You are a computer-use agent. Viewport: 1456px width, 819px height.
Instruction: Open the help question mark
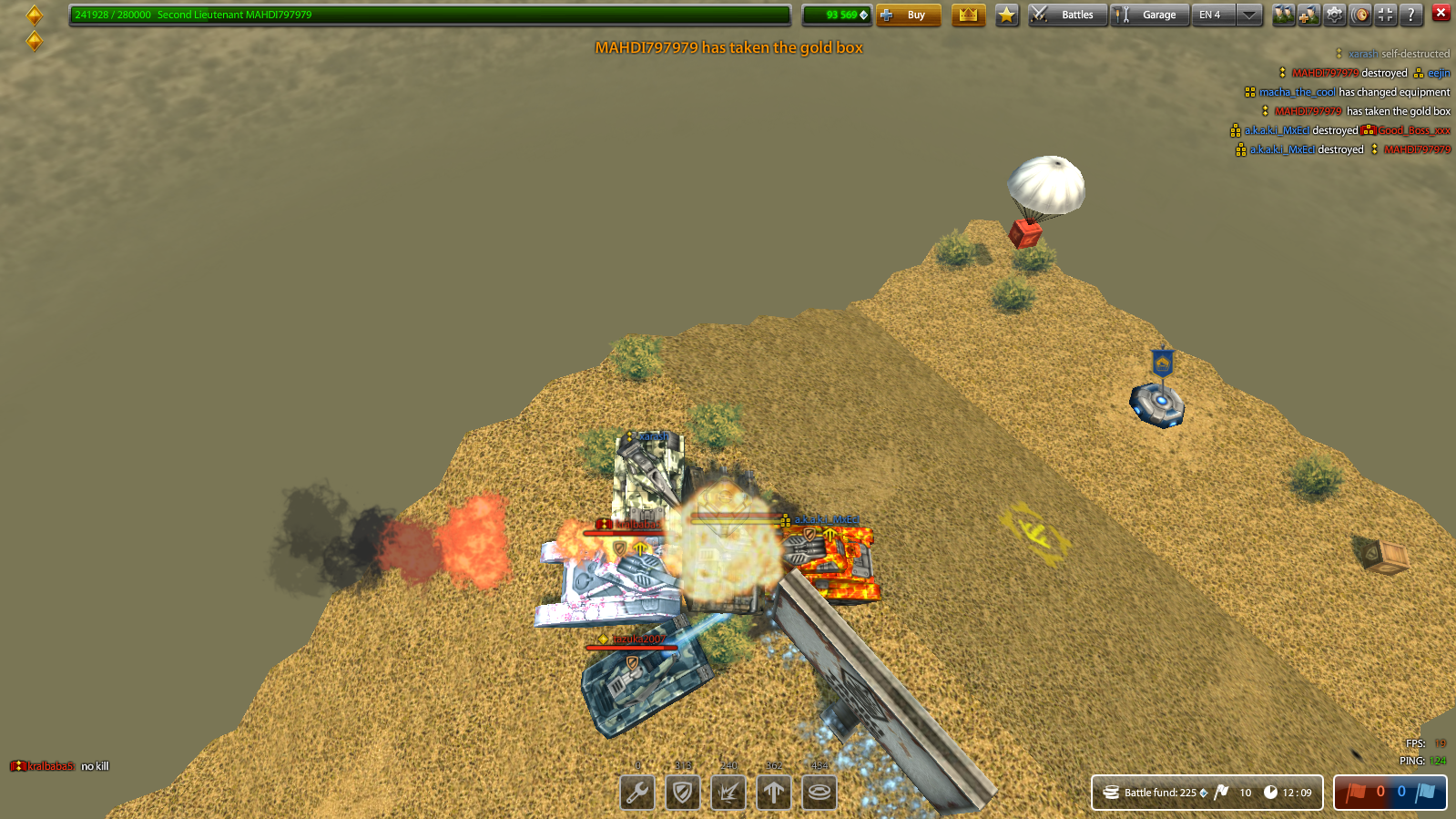coord(1410,15)
